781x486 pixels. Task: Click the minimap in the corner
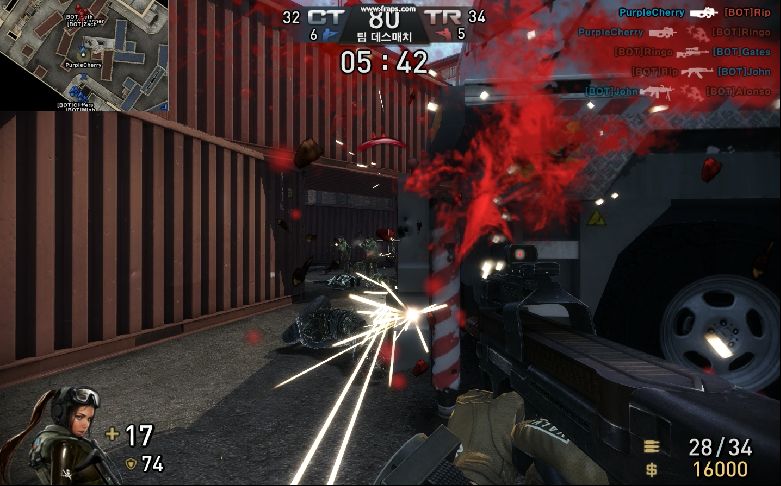(84, 55)
